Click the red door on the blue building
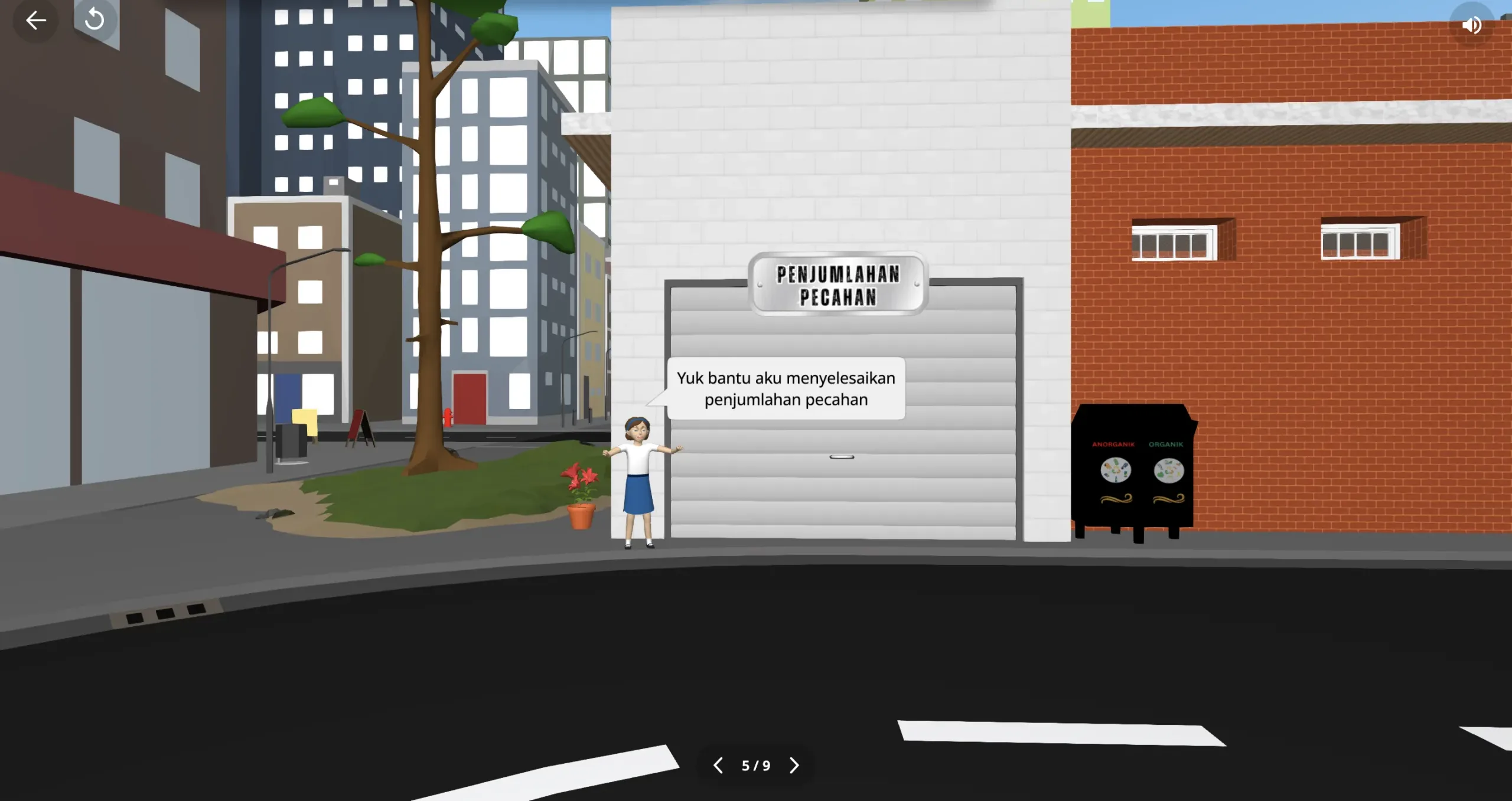The height and width of the screenshot is (801, 1512). (x=468, y=401)
